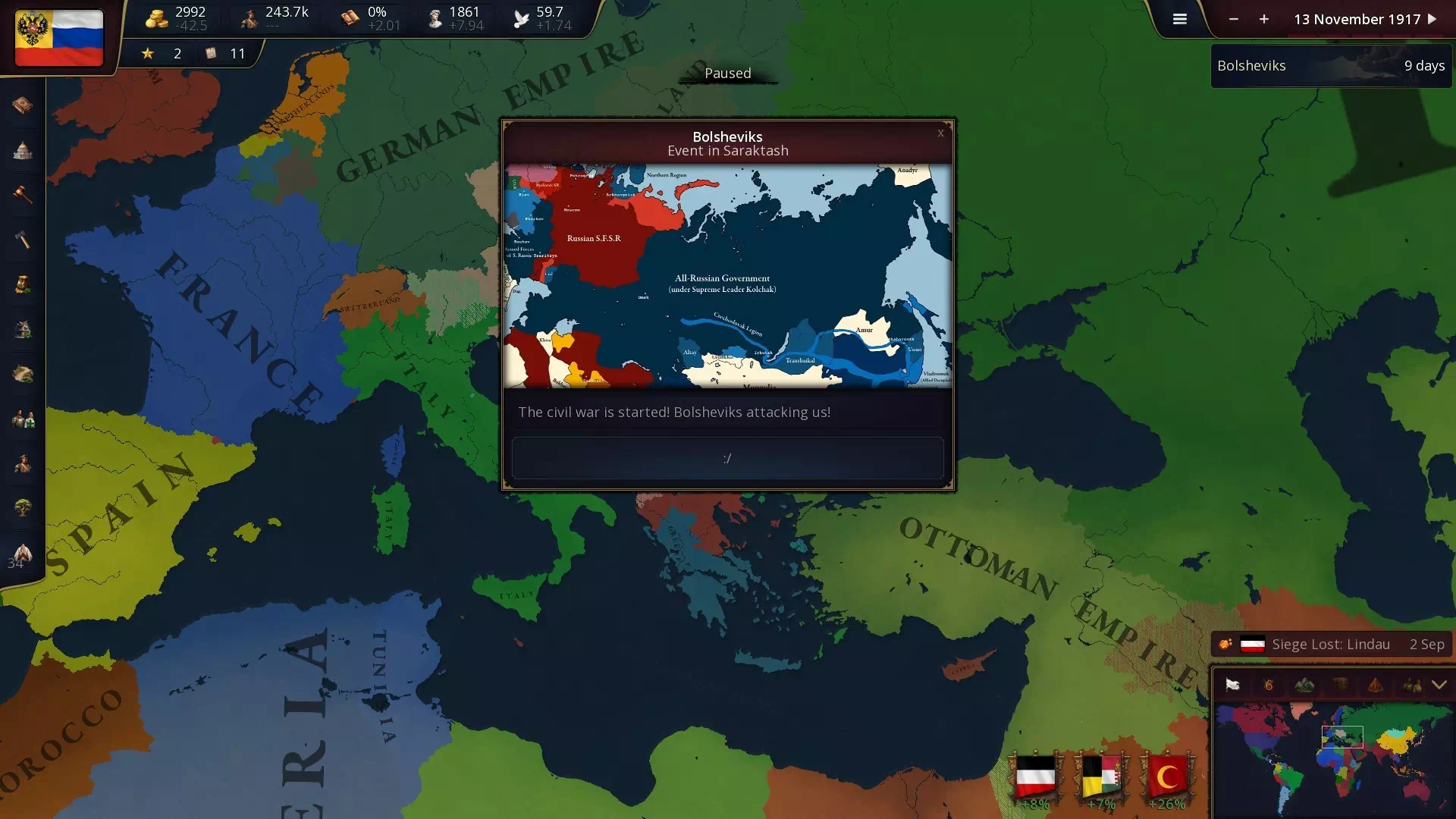The width and height of the screenshot is (1456, 819).
Task: Decrease game speed with the minus button
Action: point(1234,20)
